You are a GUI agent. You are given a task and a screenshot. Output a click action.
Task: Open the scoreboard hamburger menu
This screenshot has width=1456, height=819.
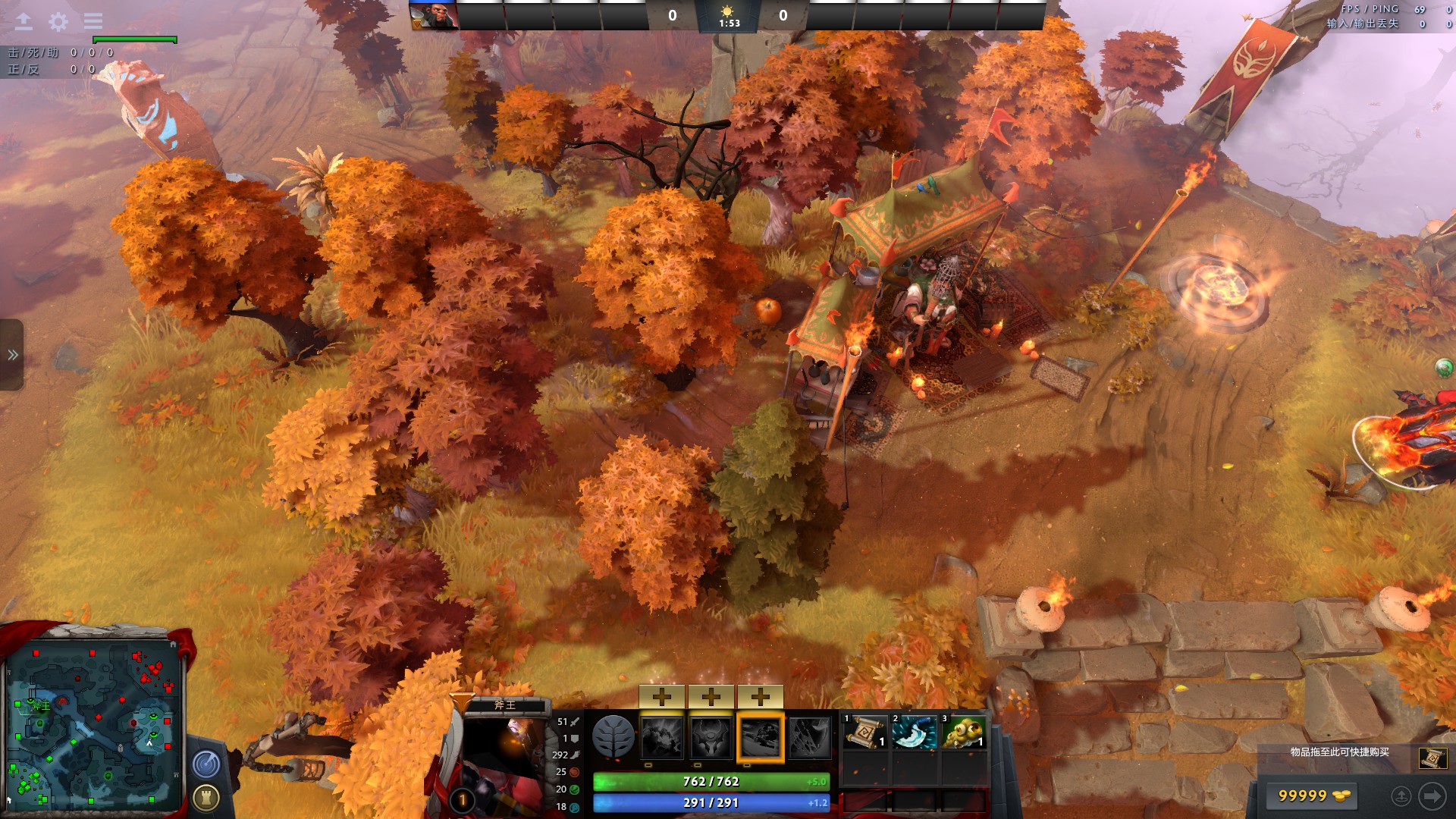pyautogui.click(x=93, y=21)
